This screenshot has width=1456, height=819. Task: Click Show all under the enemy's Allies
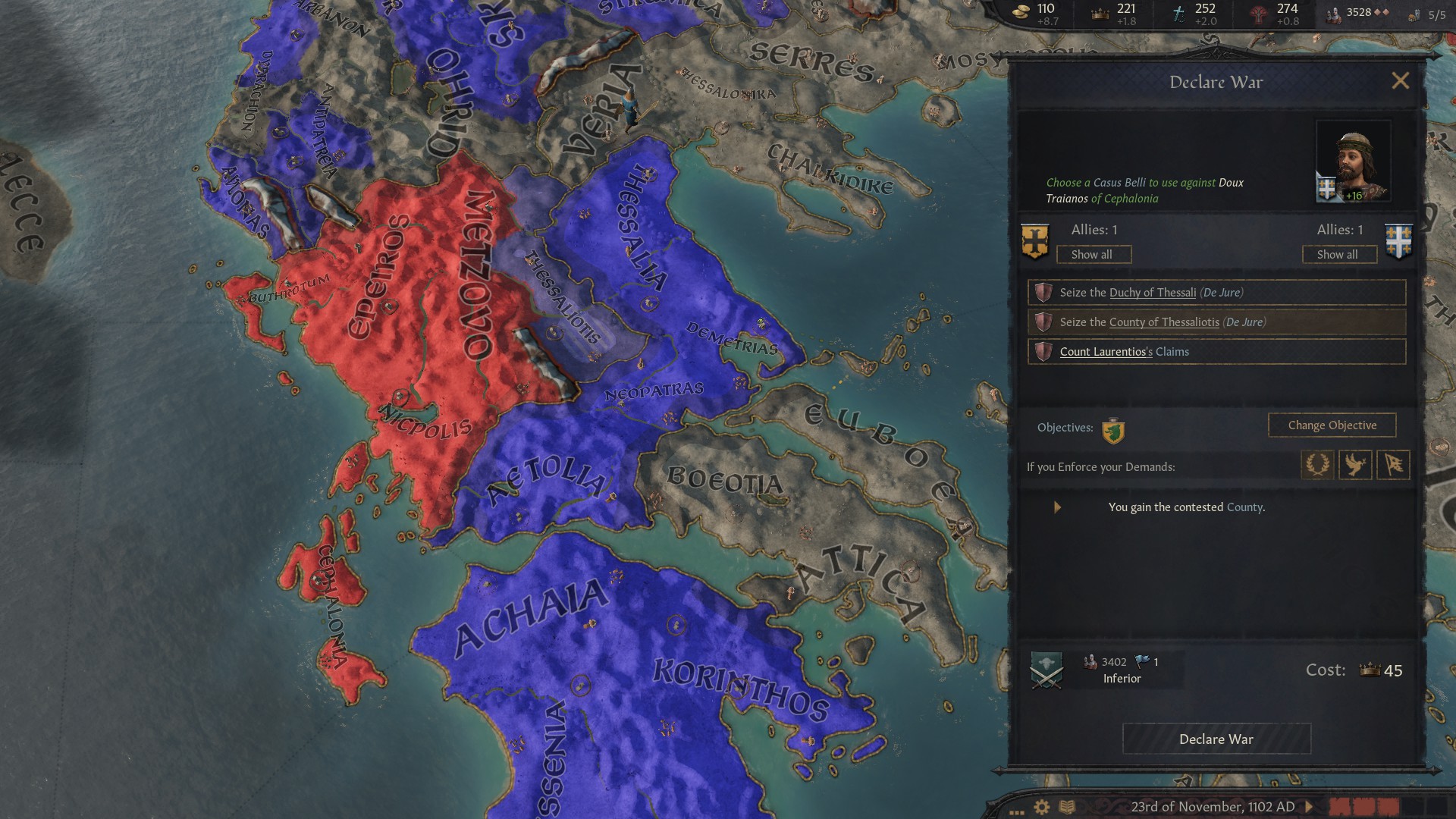click(1339, 254)
